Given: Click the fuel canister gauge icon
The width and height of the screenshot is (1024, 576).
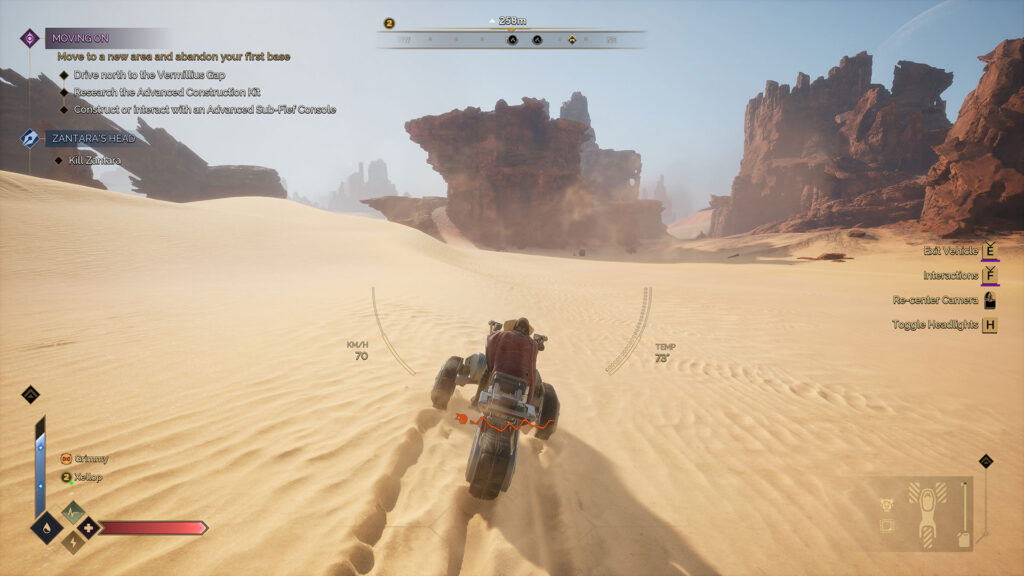Looking at the screenshot, I should tap(963, 539).
